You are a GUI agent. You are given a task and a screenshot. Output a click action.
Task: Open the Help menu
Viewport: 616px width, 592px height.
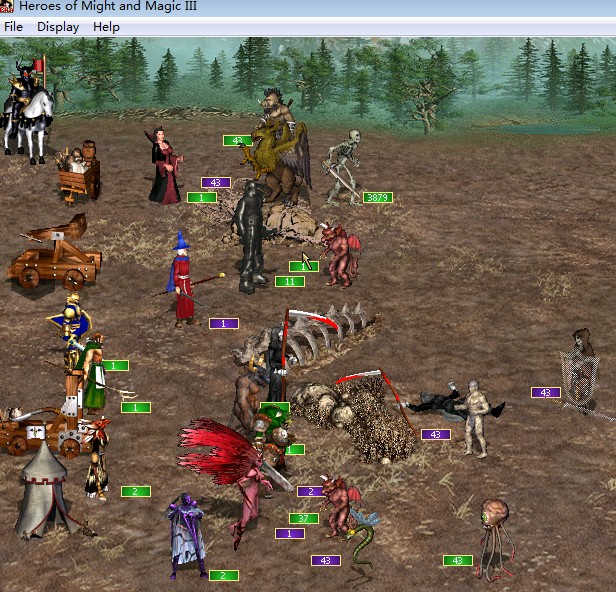click(x=106, y=27)
